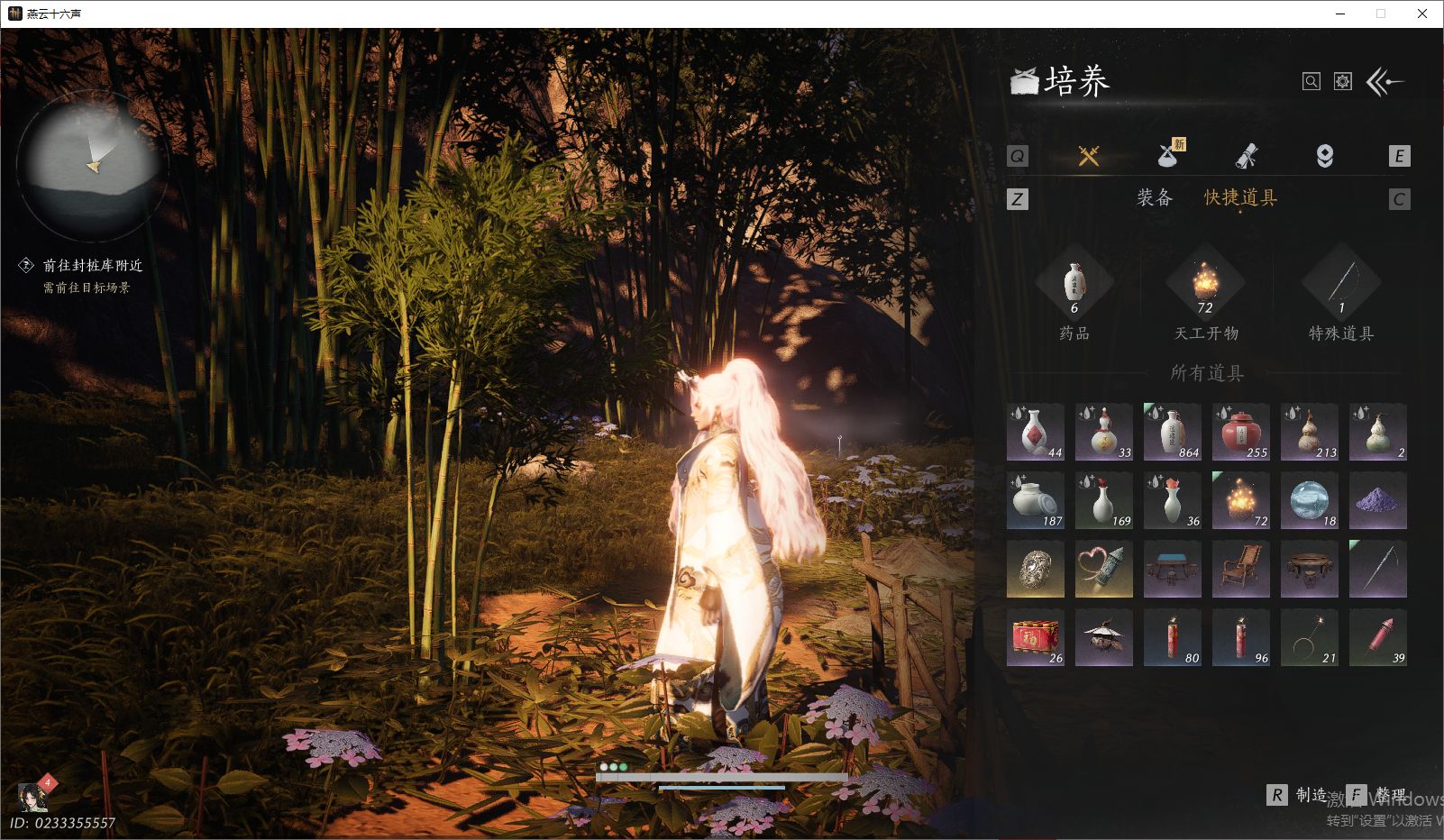Select the wooden rocking chair item
Image resolution: width=1444 pixels, height=840 pixels.
(1240, 569)
